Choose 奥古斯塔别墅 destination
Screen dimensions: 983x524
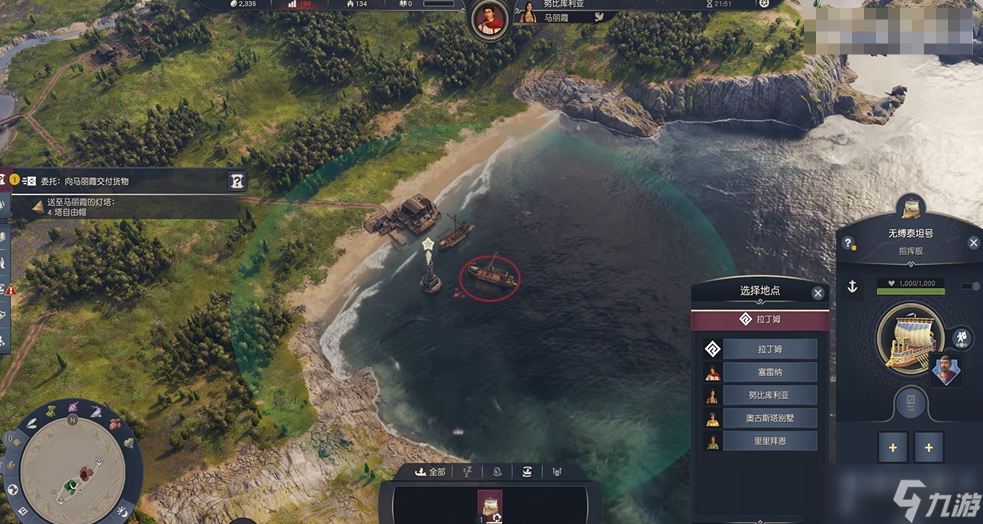pyautogui.click(x=770, y=418)
